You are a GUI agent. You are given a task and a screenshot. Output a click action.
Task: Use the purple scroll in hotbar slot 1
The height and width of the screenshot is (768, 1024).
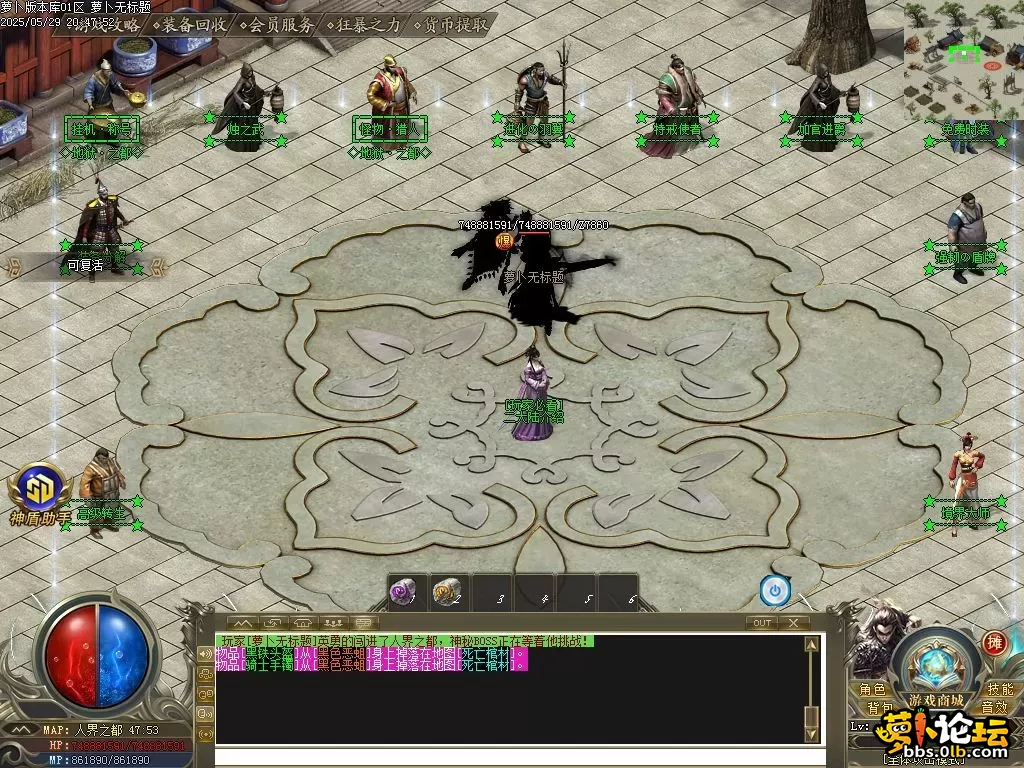(403, 593)
